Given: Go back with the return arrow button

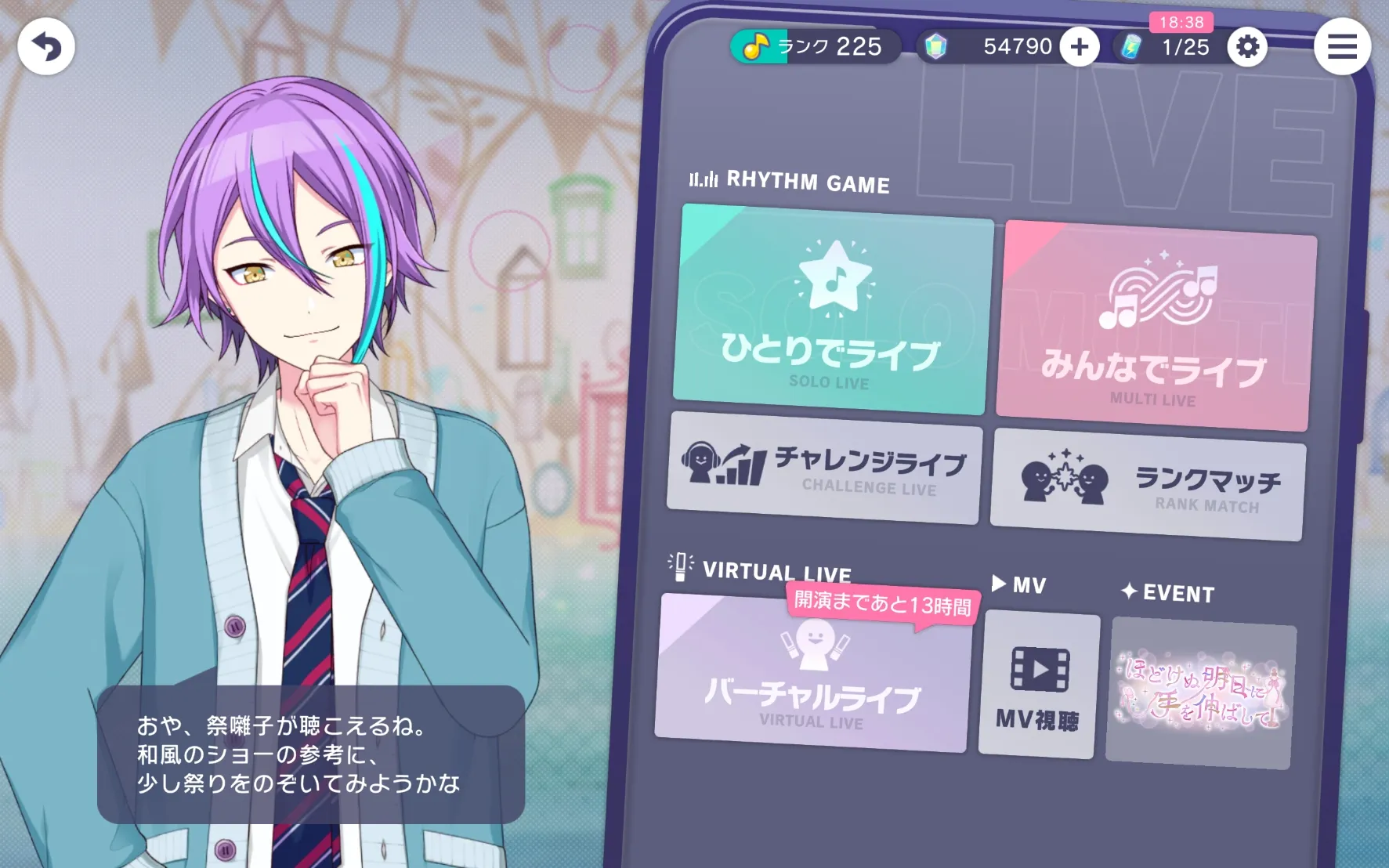Looking at the screenshot, I should tap(46, 47).
